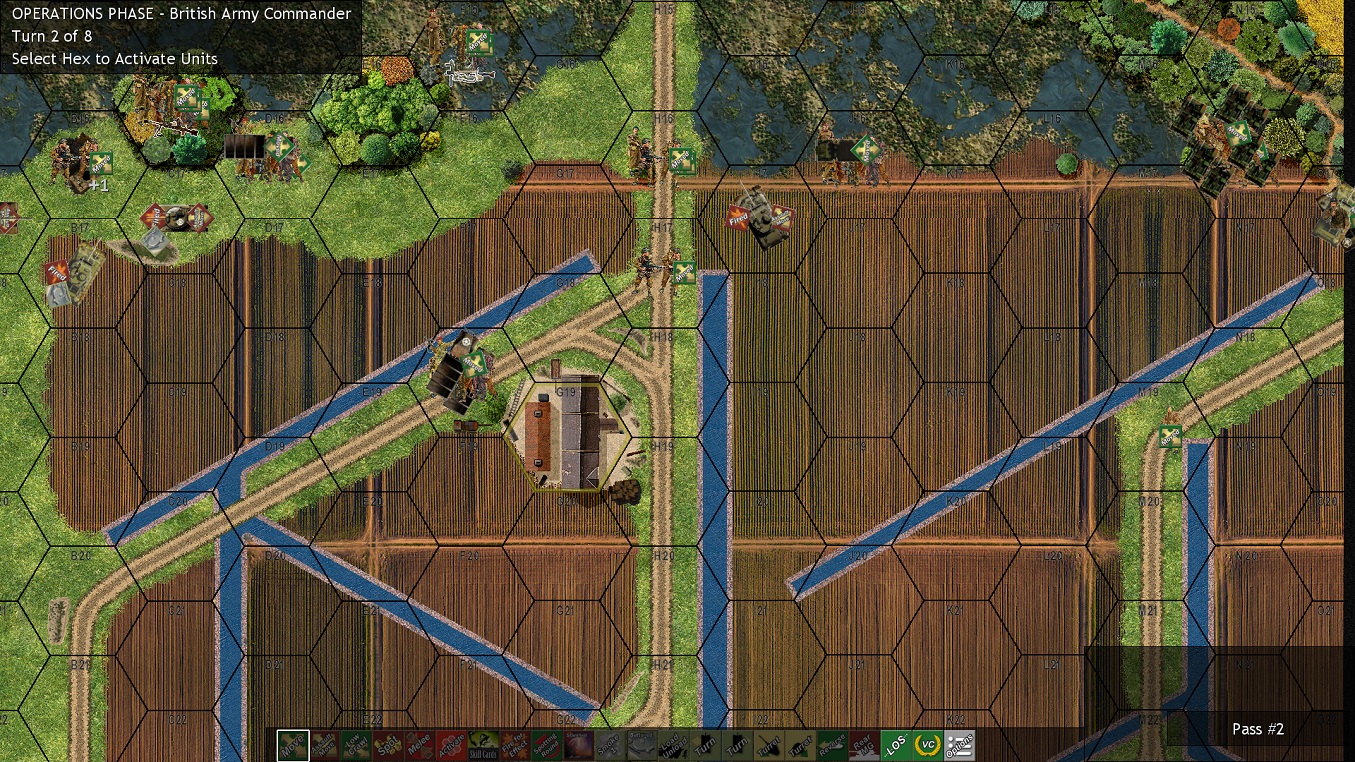Initiate a Melee attack

(x=420, y=745)
